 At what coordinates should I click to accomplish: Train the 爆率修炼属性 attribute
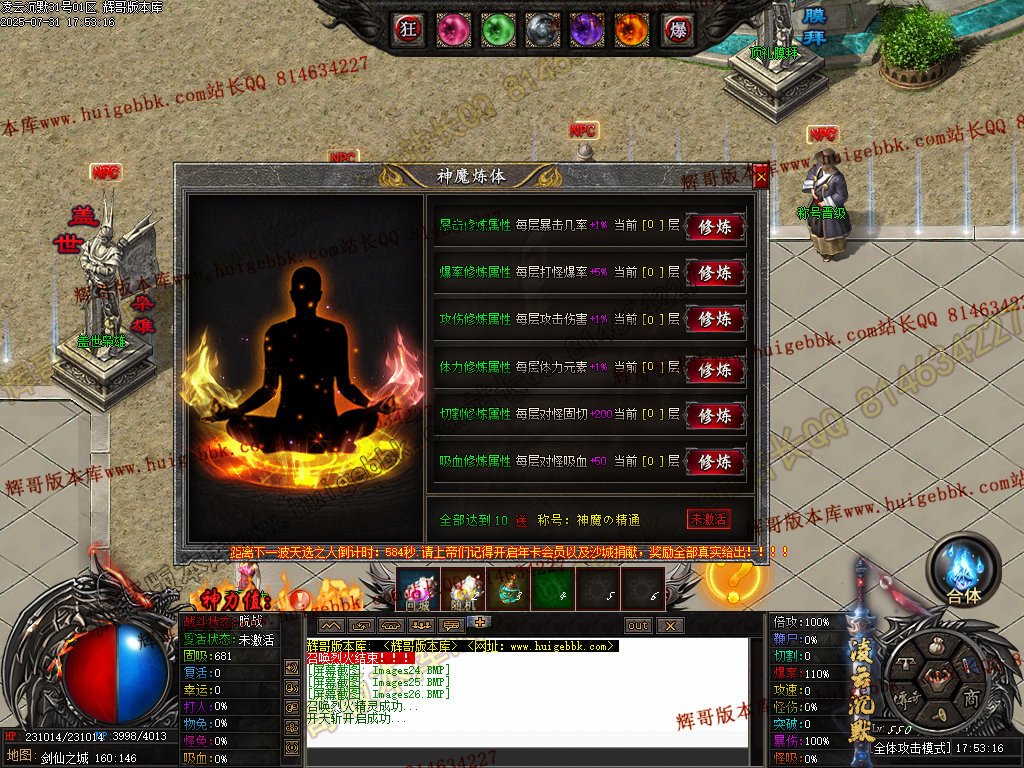point(715,273)
